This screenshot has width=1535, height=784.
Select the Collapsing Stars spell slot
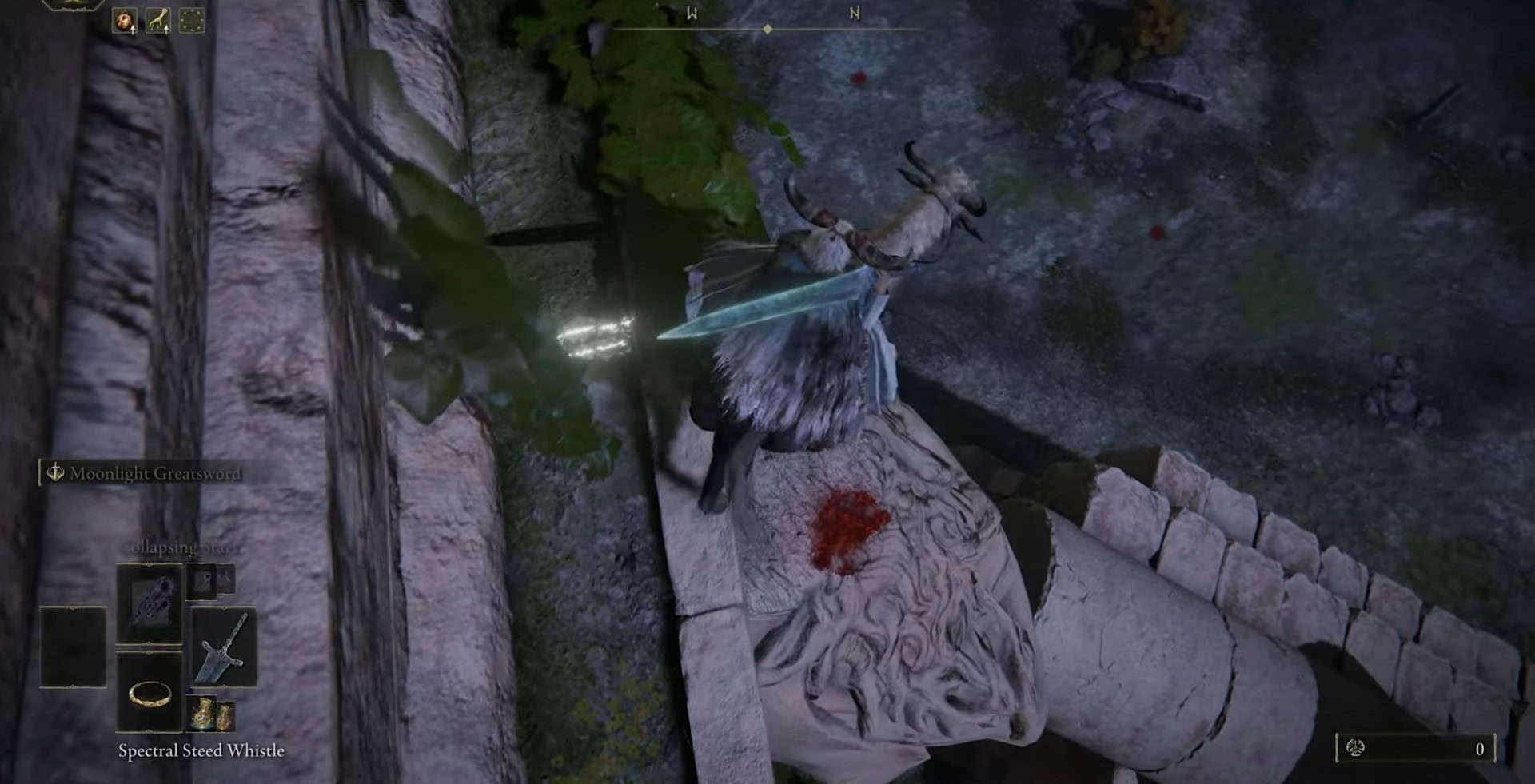point(149,603)
